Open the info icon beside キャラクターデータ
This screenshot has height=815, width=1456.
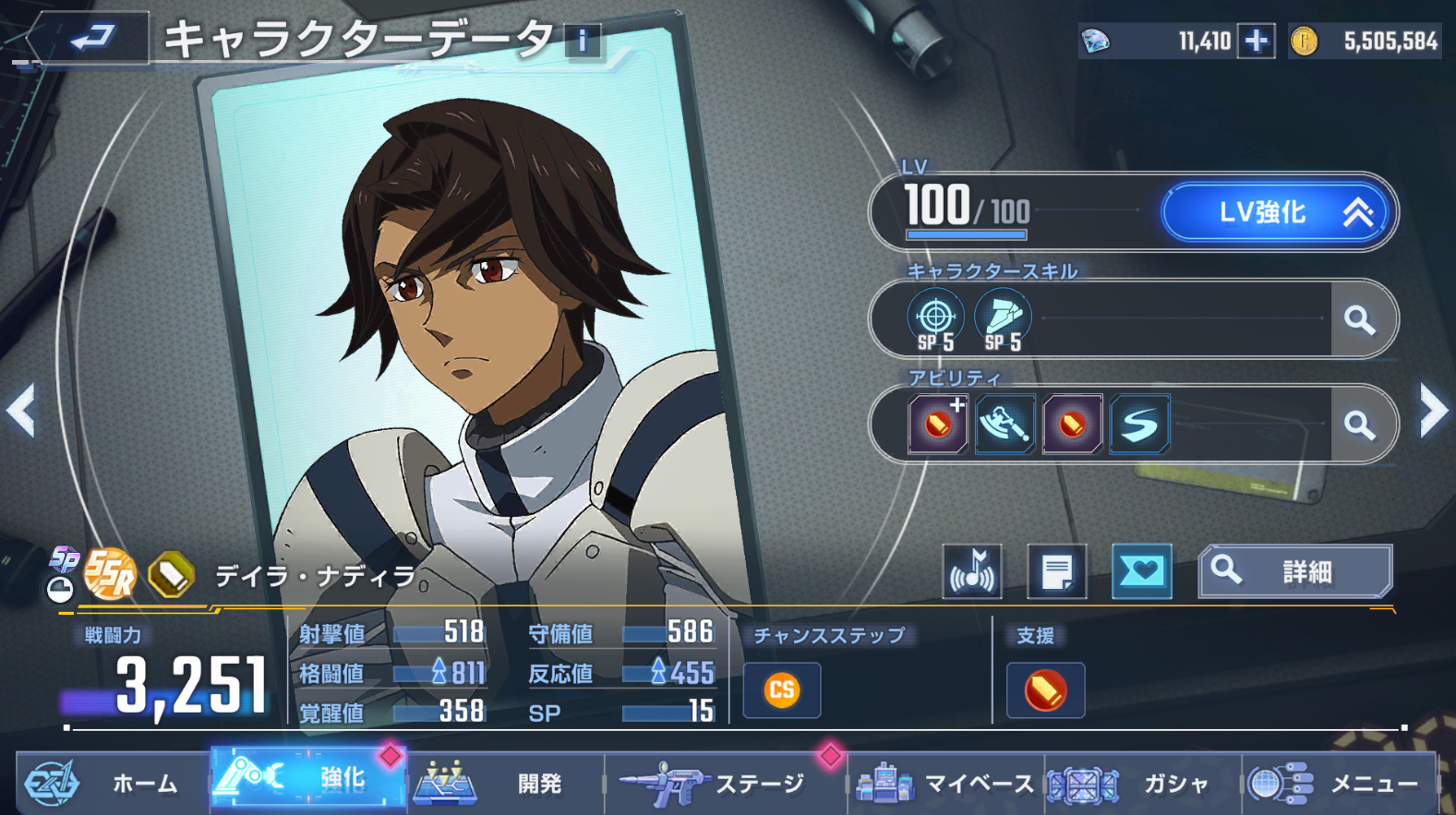(583, 41)
